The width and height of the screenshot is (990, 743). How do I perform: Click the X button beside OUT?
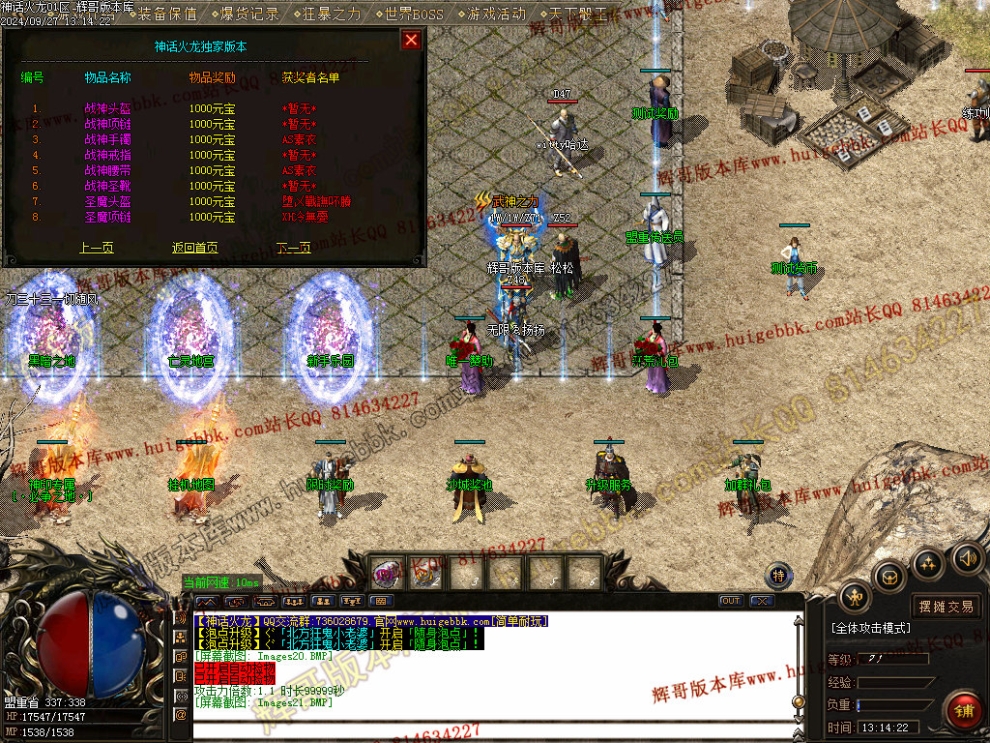point(762,601)
